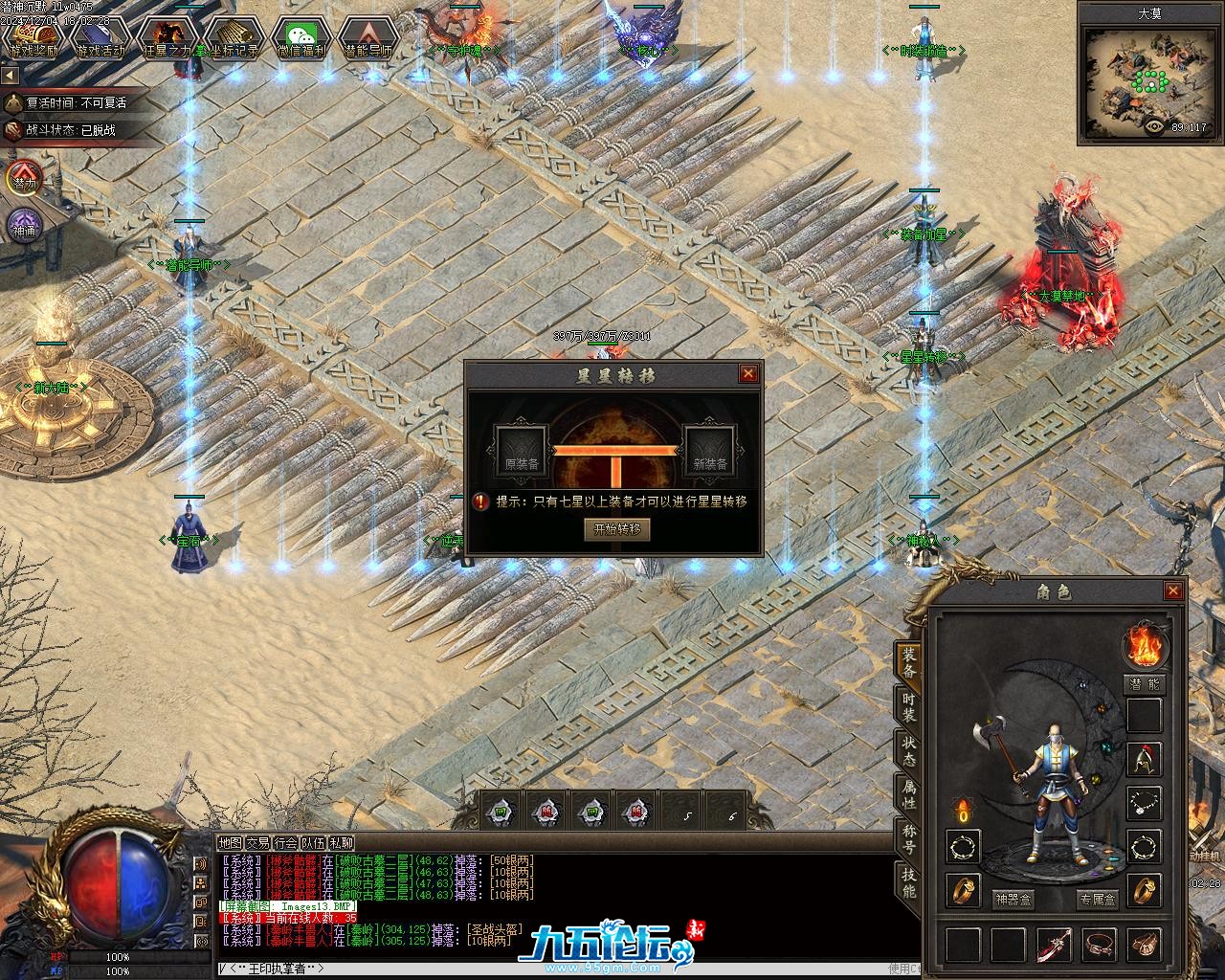This screenshot has width=1225, height=980.
Task: Open the 专属盒 exclusive box
Action: 1097,900
